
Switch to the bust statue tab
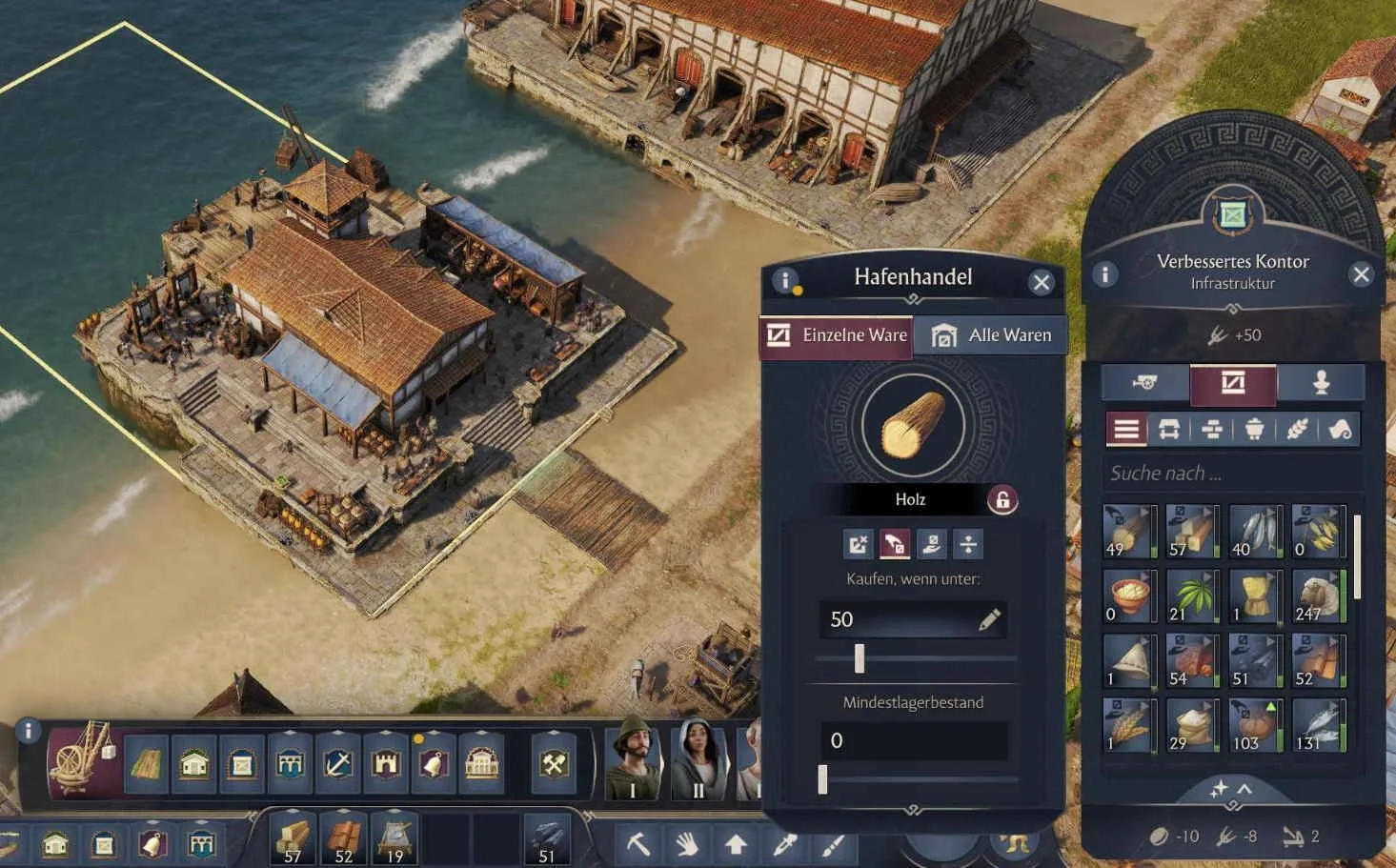pyautogui.click(x=1321, y=383)
